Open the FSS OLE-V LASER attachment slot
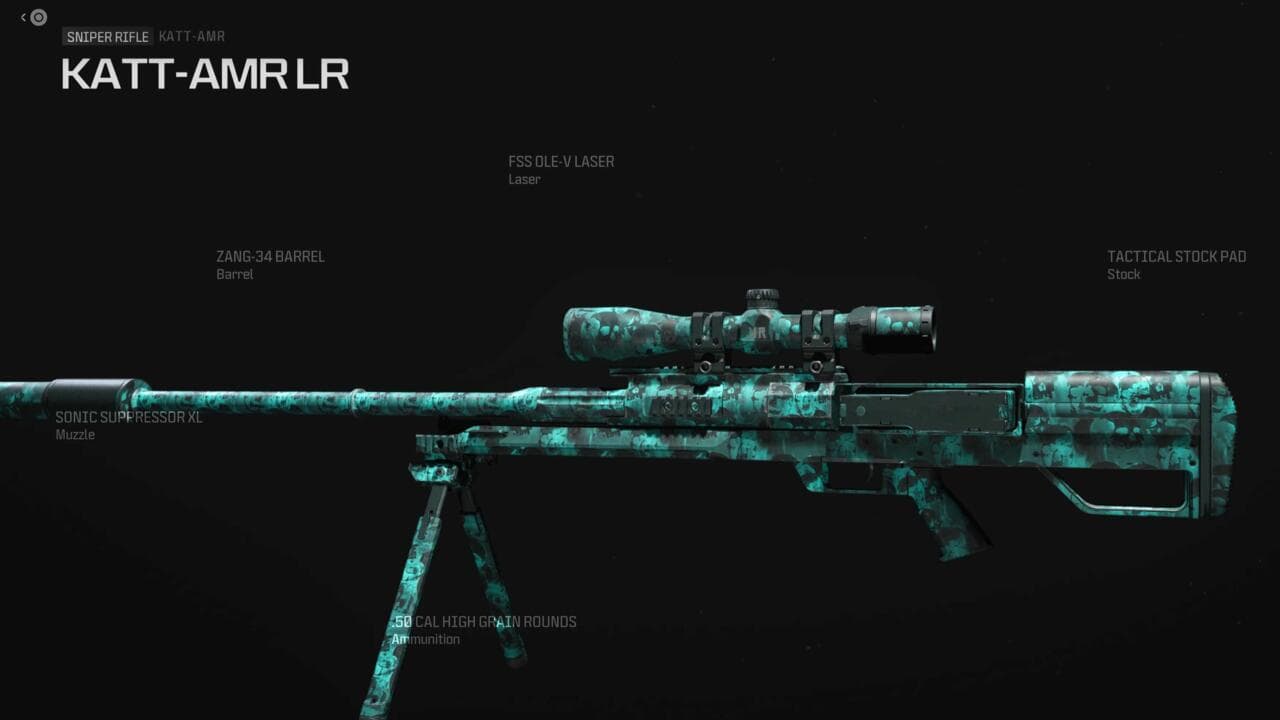Viewport: 1280px width, 720px height. (561, 161)
